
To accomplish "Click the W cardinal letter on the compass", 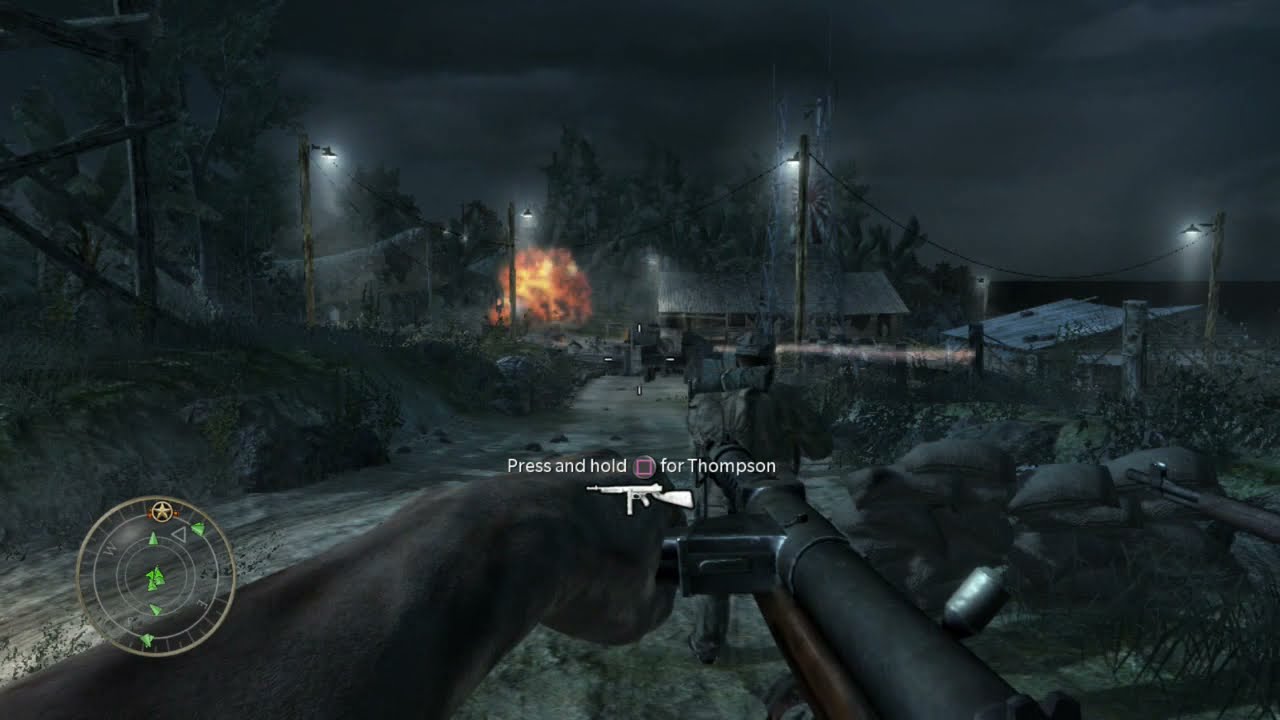I will click(x=111, y=548).
